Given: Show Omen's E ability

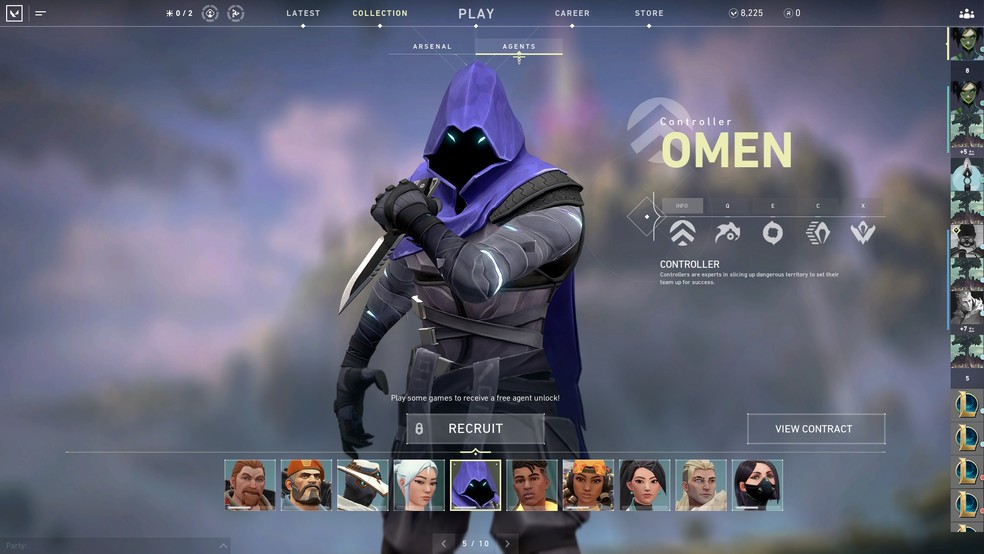Looking at the screenshot, I should 772,232.
